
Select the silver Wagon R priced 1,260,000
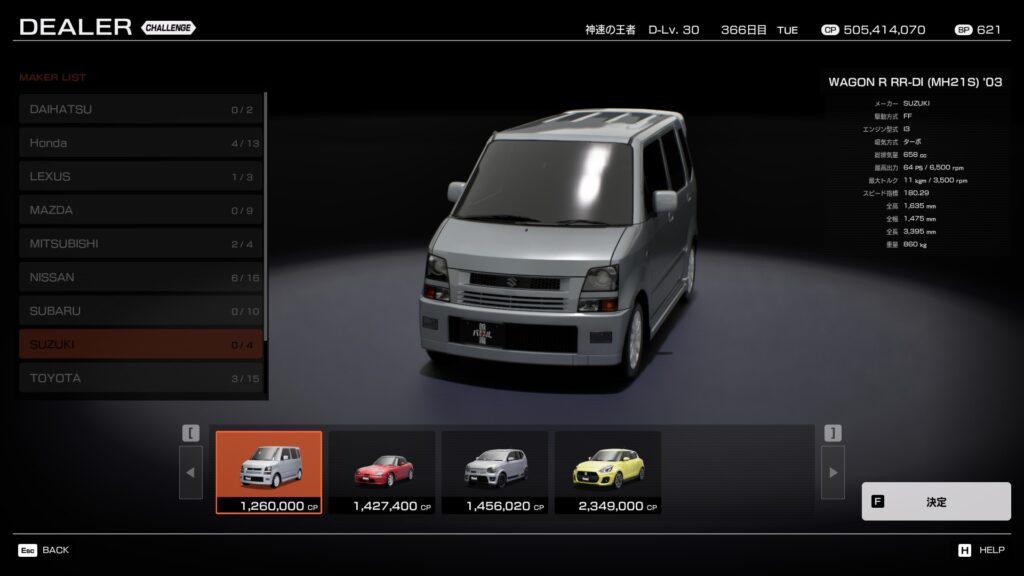click(x=269, y=472)
